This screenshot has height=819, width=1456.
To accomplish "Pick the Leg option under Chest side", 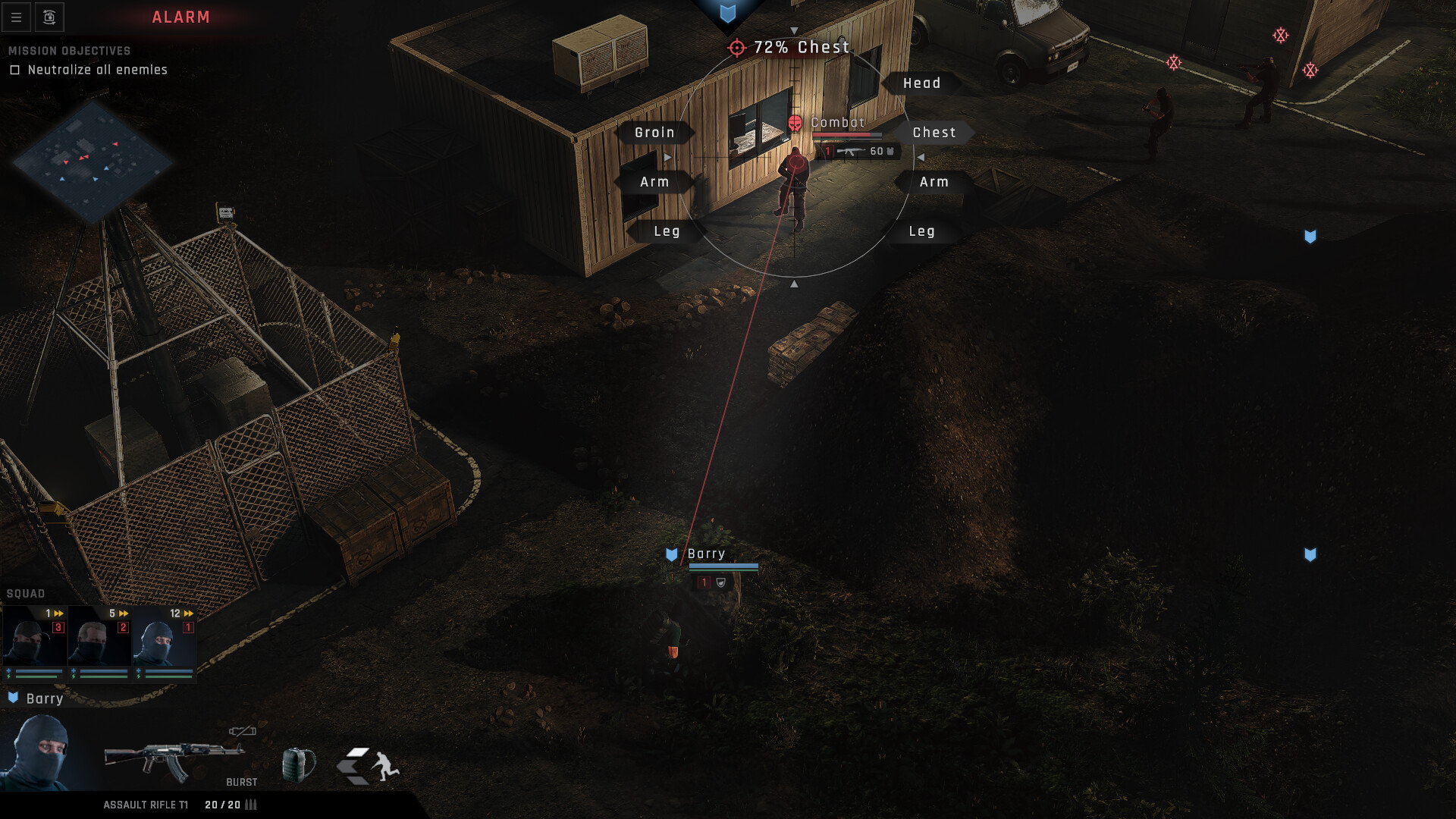I will [x=921, y=231].
